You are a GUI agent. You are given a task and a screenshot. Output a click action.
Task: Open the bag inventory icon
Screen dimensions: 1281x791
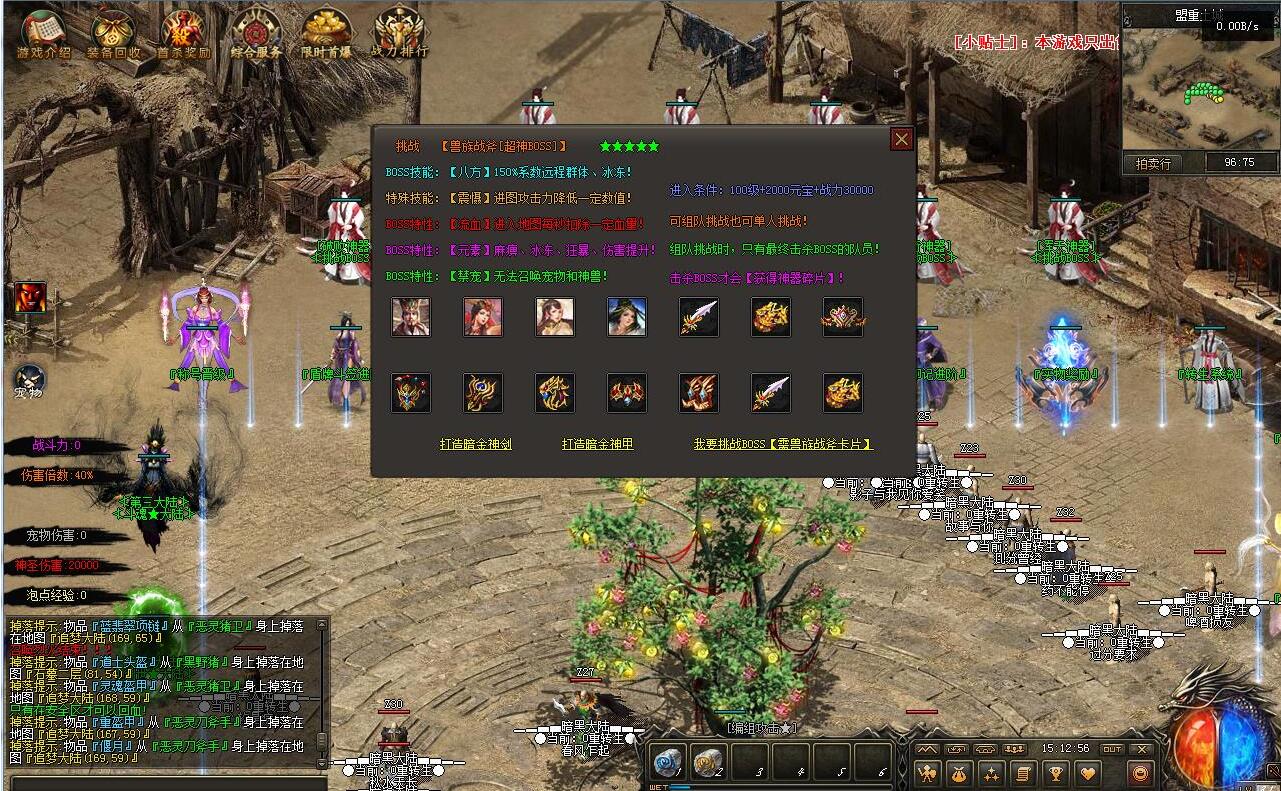point(959,773)
